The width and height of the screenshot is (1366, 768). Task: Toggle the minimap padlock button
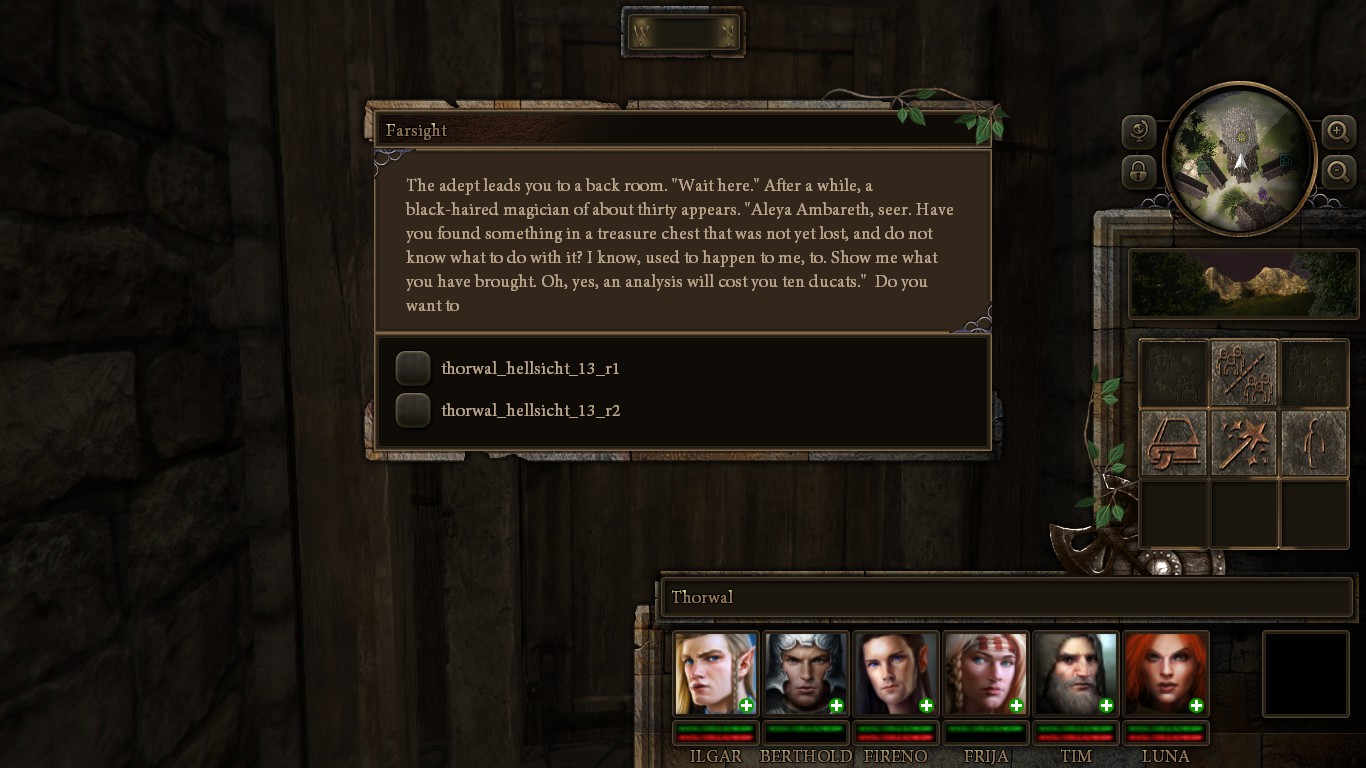click(1139, 172)
